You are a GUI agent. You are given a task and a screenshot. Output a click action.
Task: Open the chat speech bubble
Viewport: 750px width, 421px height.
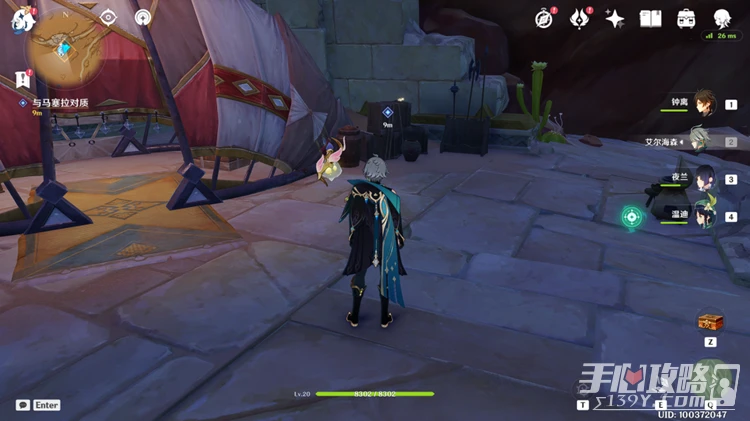click(x=23, y=405)
